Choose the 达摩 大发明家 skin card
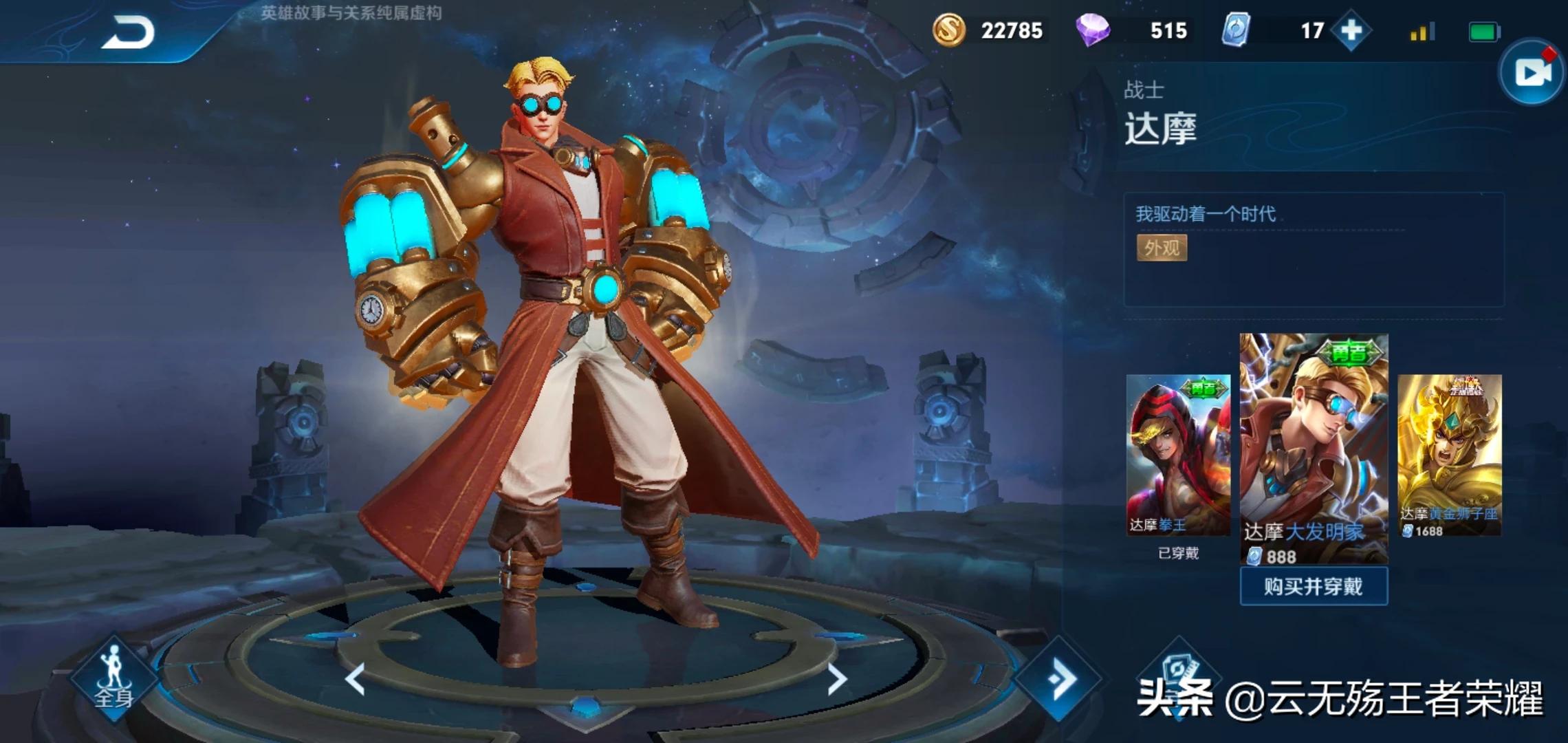Viewport: 1568px width, 743px height. pyautogui.click(x=1314, y=447)
